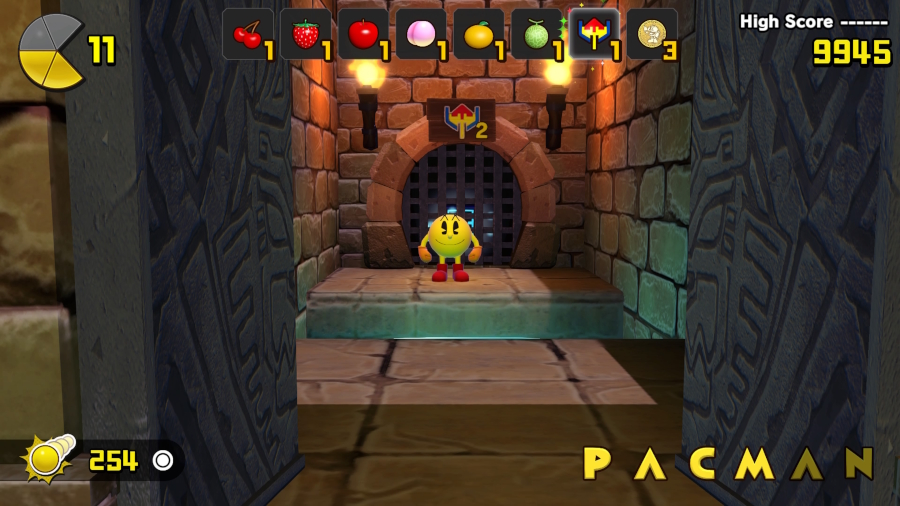Click the letter M in PACMAN tracker
The width and height of the screenshot is (900, 506).
pyautogui.click(x=754, y=463)
